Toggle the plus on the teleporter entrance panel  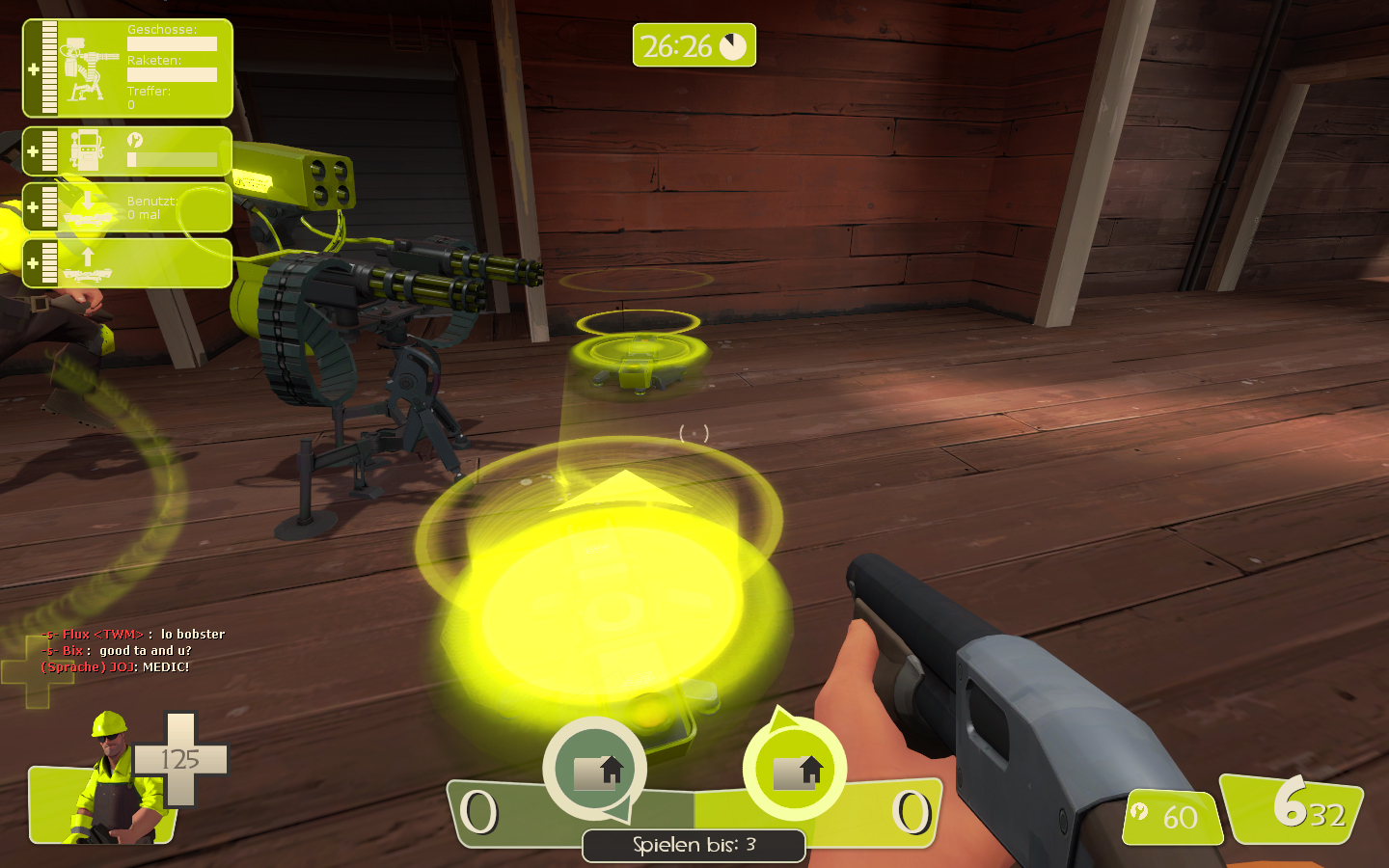coord(33,205)
